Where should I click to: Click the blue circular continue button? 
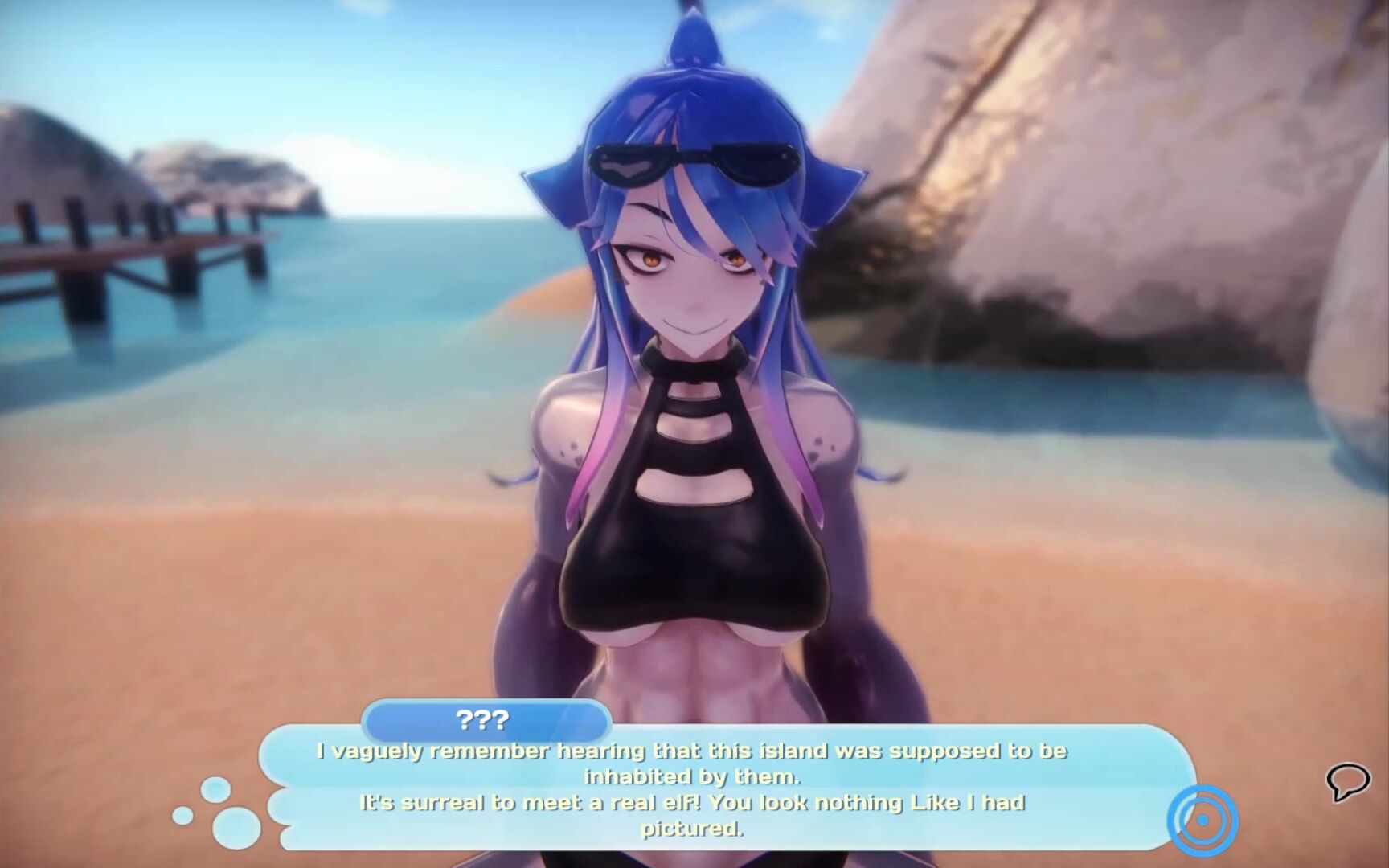1202,820
